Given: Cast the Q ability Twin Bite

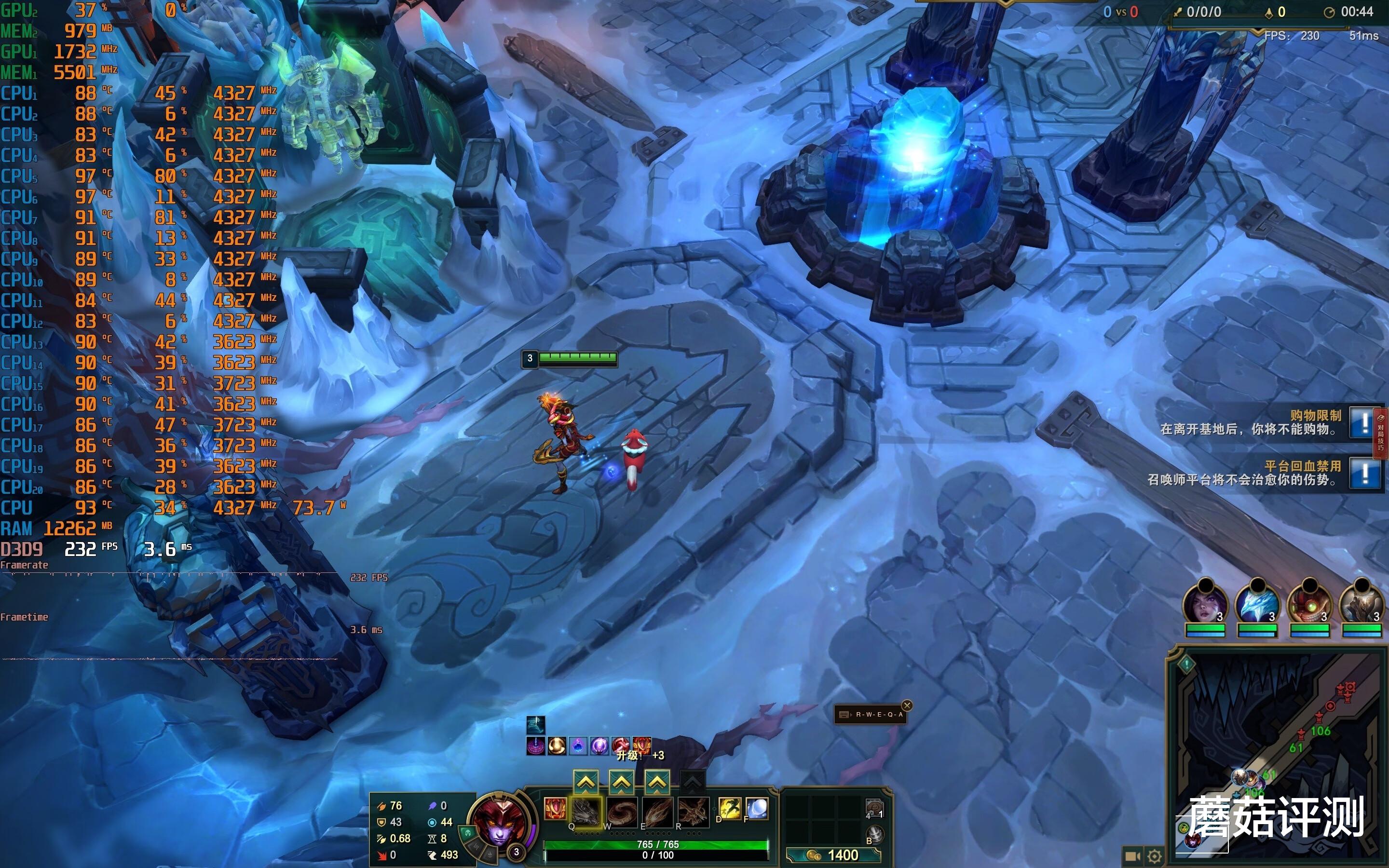Looking at the screenshot, I should (586, 812).
